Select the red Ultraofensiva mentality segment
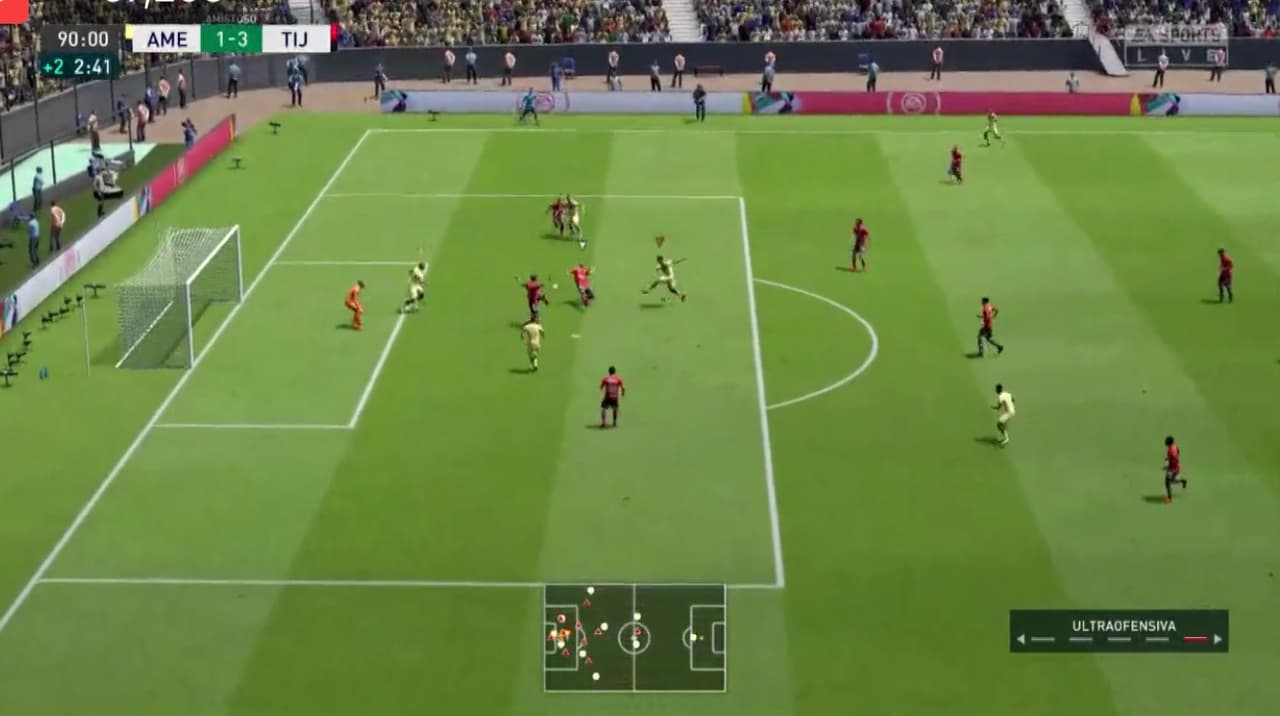Image resolution: width=1280 pixels, height=716 pixels. (1195, 639)
